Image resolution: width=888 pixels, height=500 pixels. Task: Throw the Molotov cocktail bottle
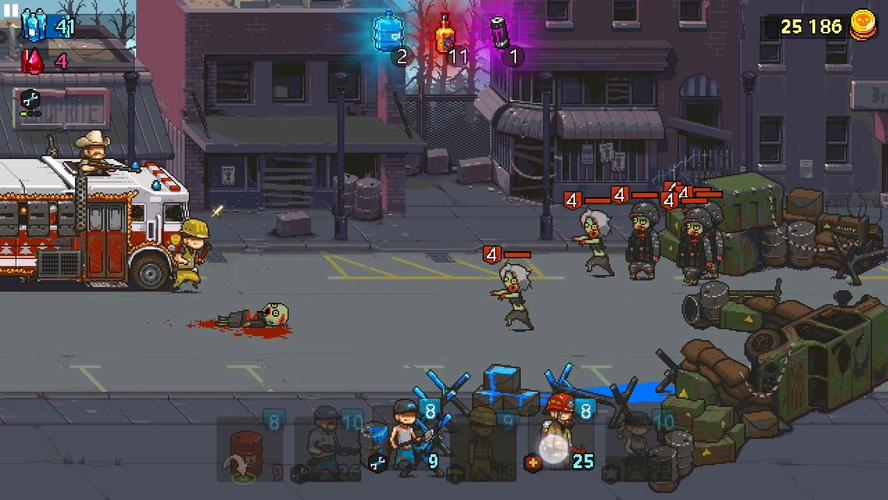pos(445,33)
